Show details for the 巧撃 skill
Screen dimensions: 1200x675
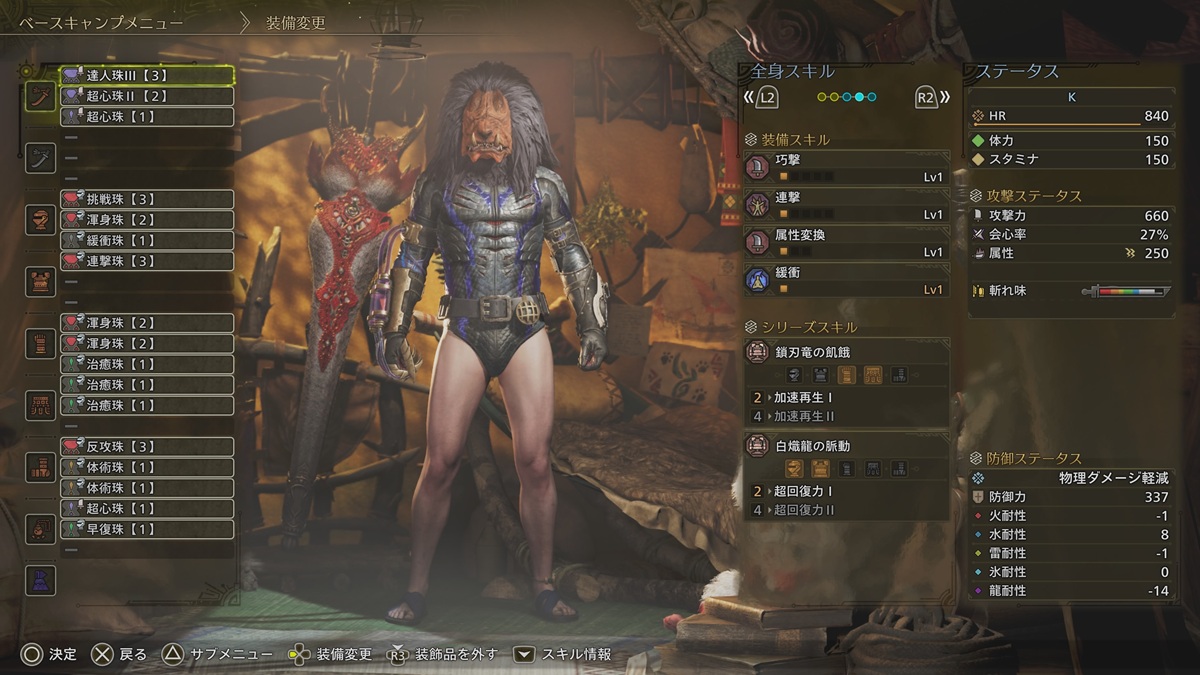point(846,167)
